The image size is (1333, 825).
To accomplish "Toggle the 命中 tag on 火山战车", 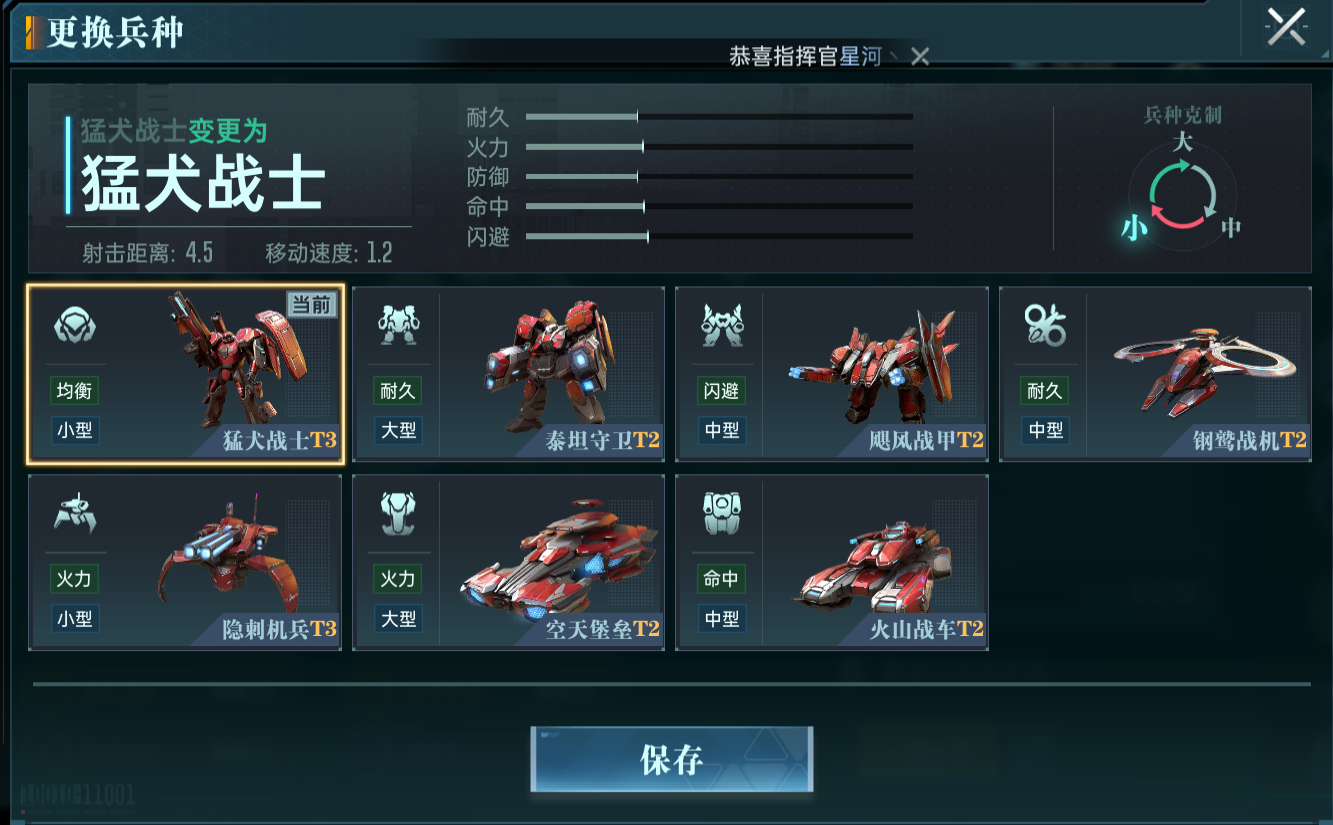I will [720, 579].
